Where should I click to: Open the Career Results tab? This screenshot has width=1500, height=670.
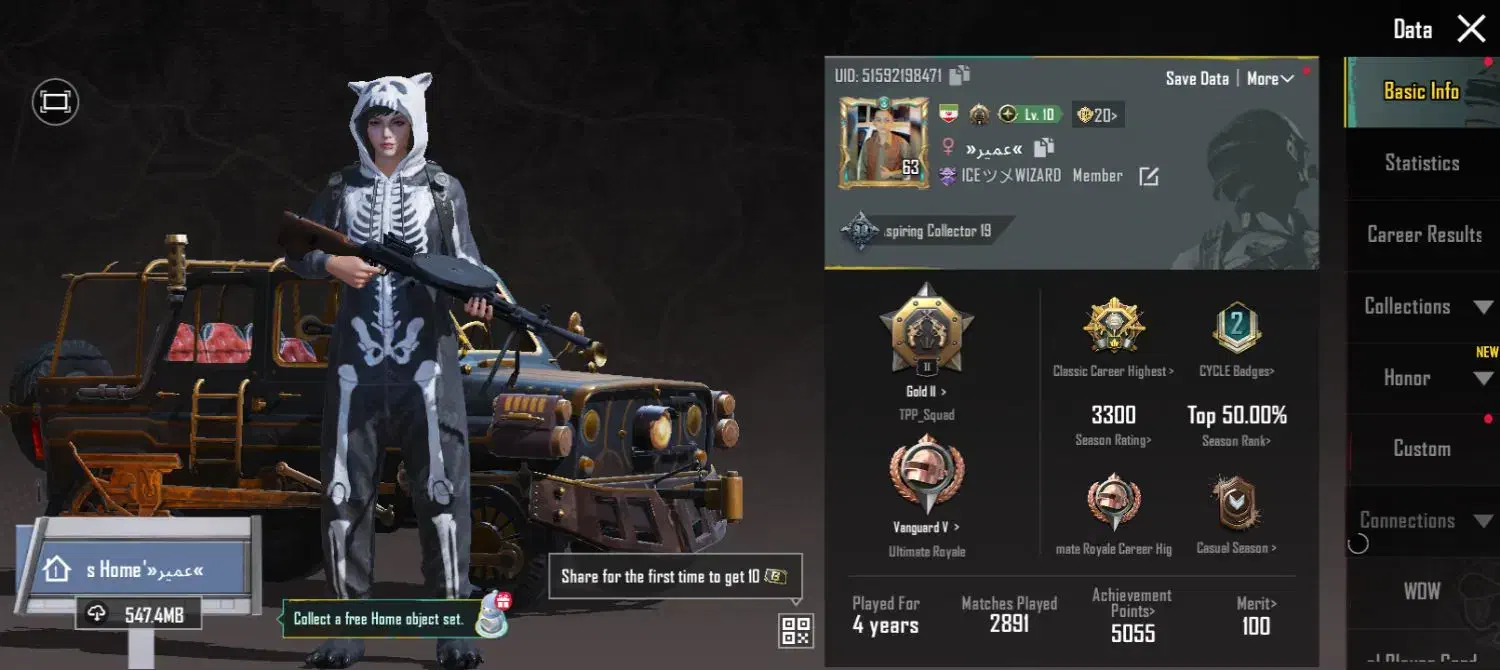click(x=1424, y=234)
